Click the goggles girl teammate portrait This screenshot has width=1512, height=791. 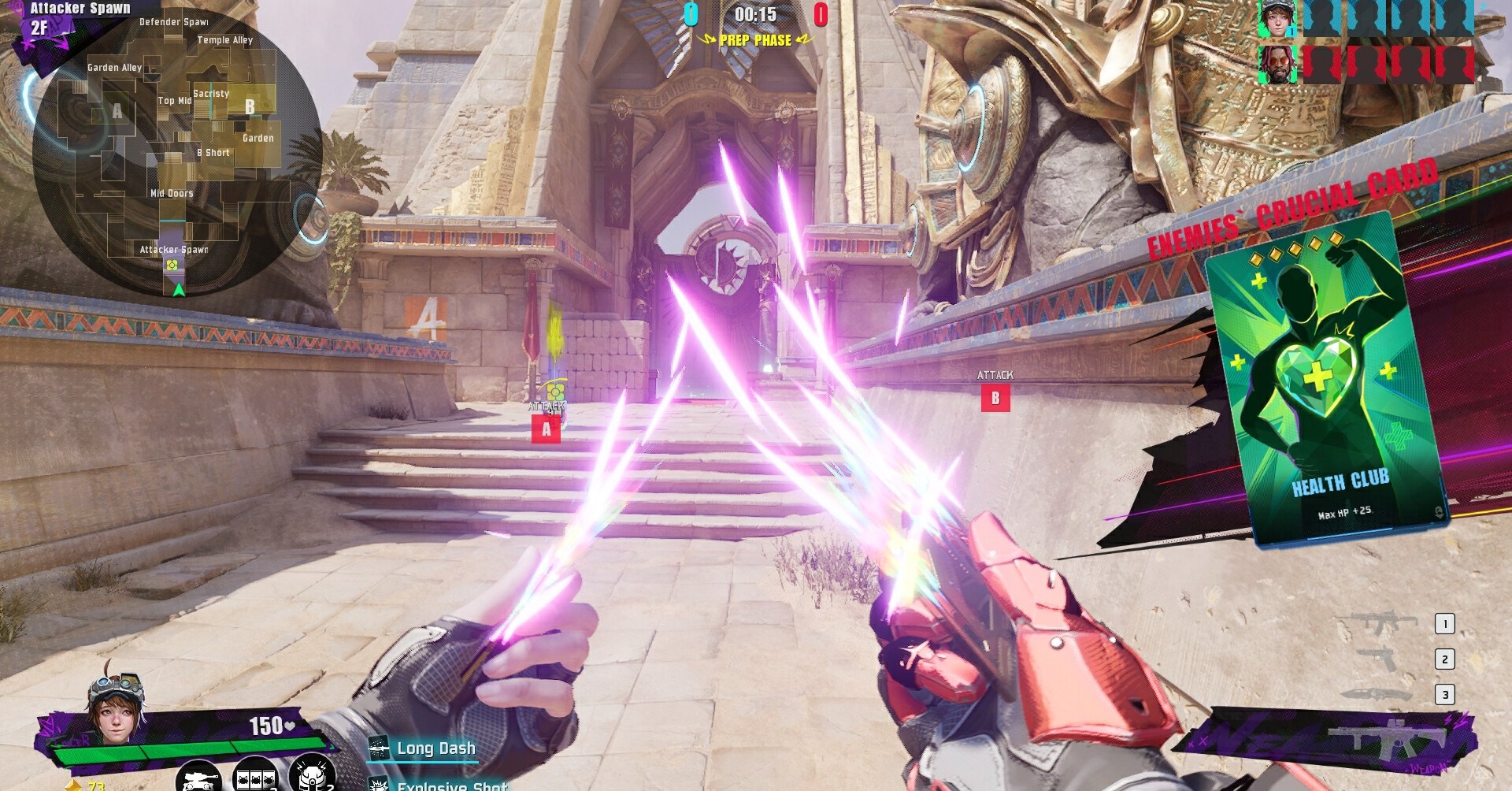pyautogui.click(x=1276, y=19)
